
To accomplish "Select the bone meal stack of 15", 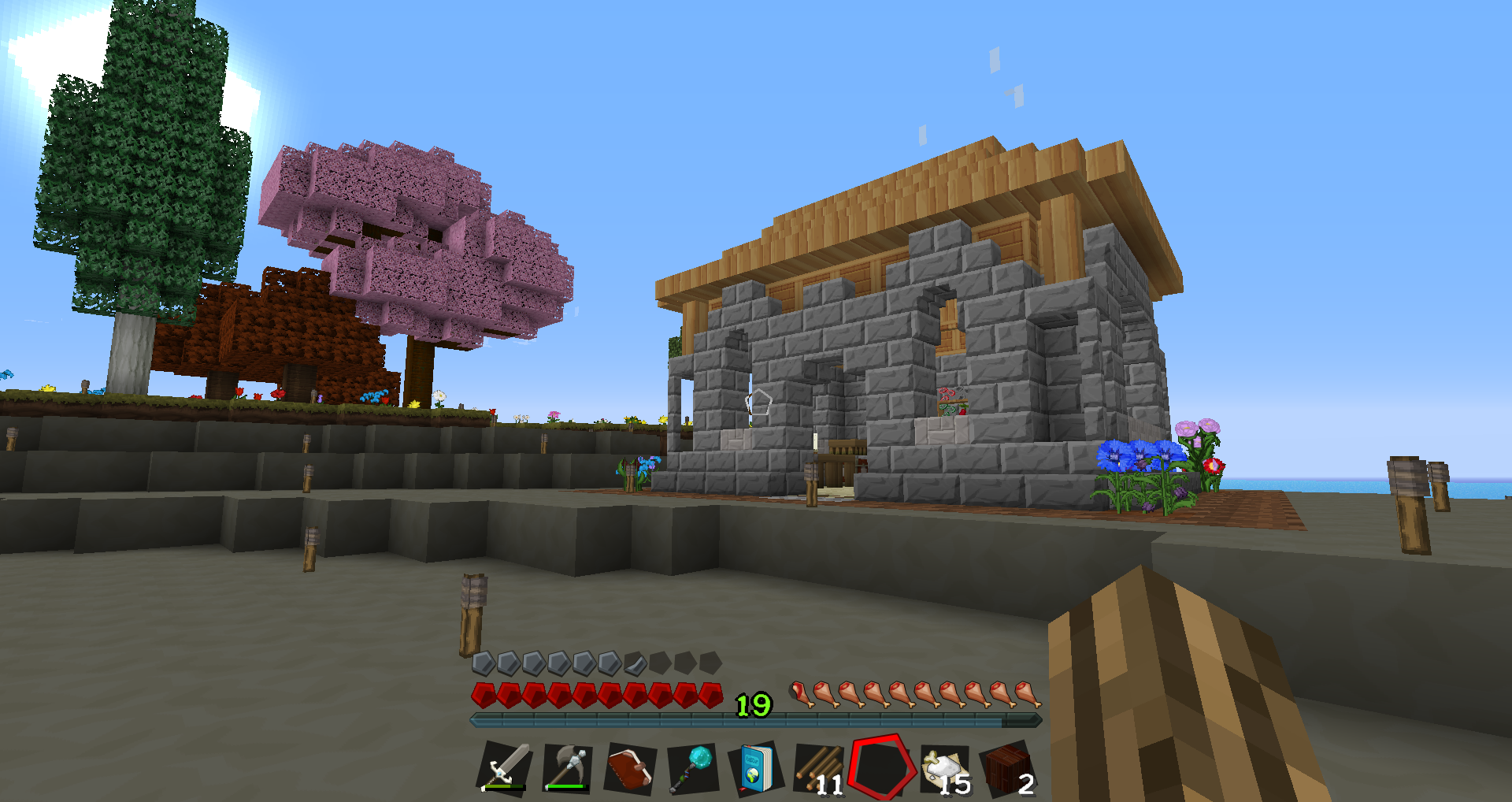I will (x=944, y=767).
